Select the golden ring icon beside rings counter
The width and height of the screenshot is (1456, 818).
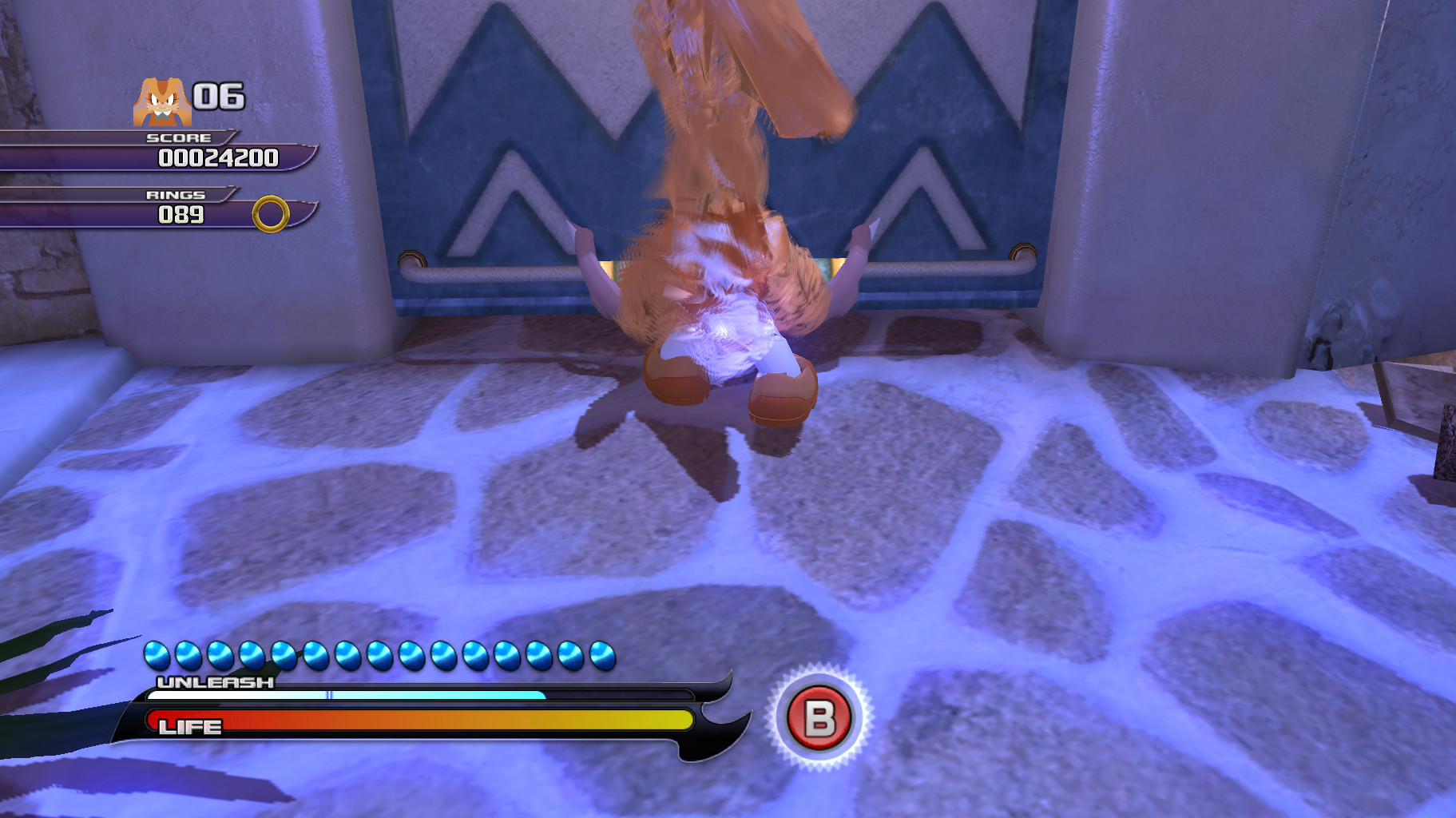click(x=268, y=214)
